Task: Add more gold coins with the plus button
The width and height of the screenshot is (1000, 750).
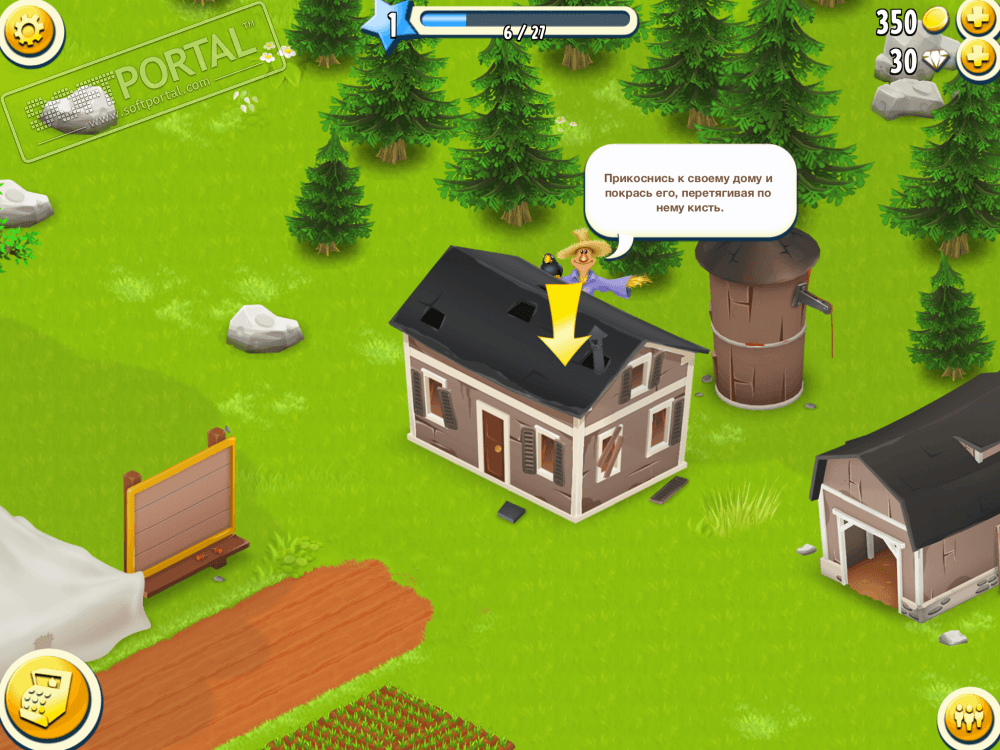Action: coord(976,18)
